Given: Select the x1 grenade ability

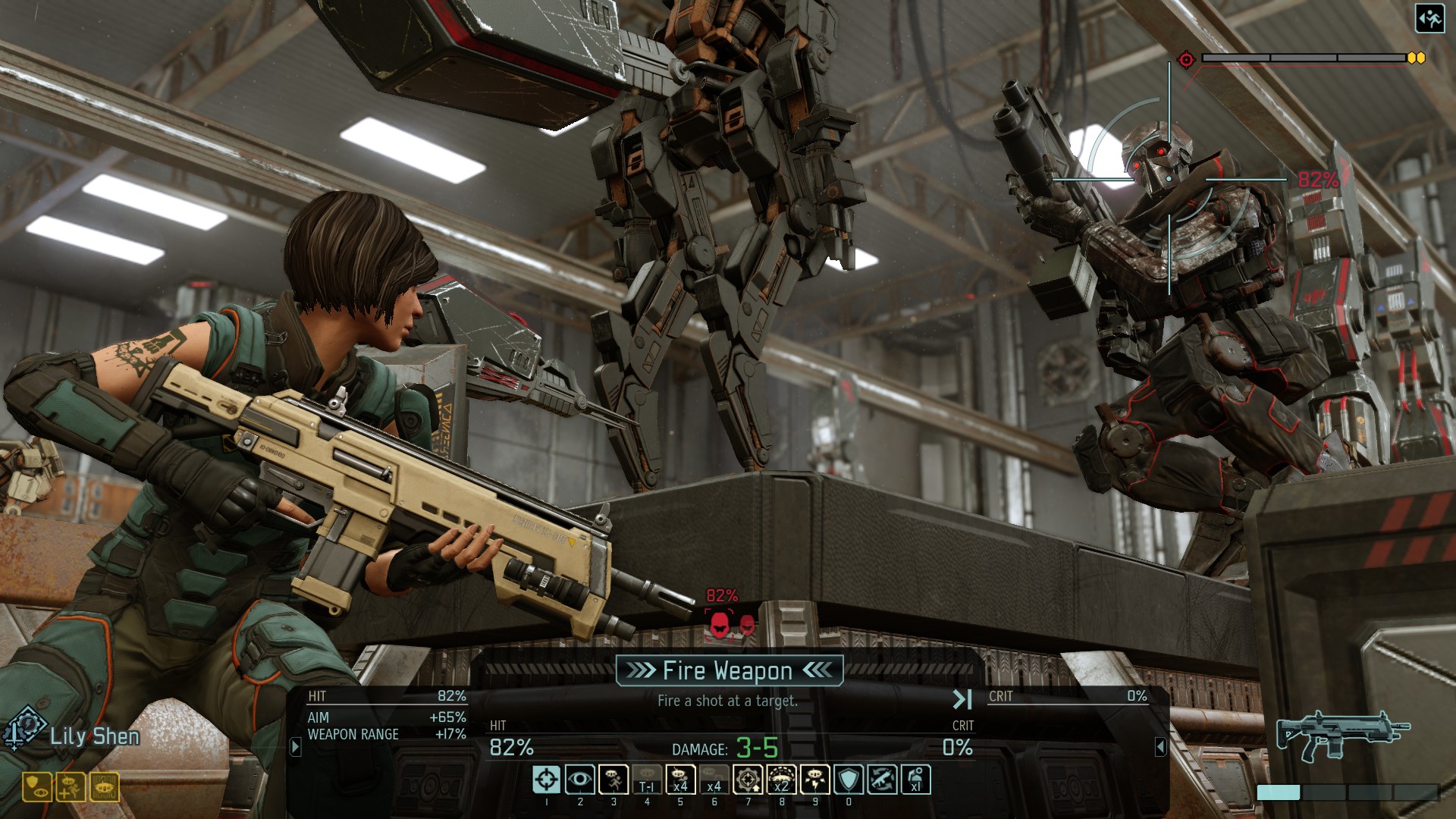Looking at the screenshot, I should point(915,780).
